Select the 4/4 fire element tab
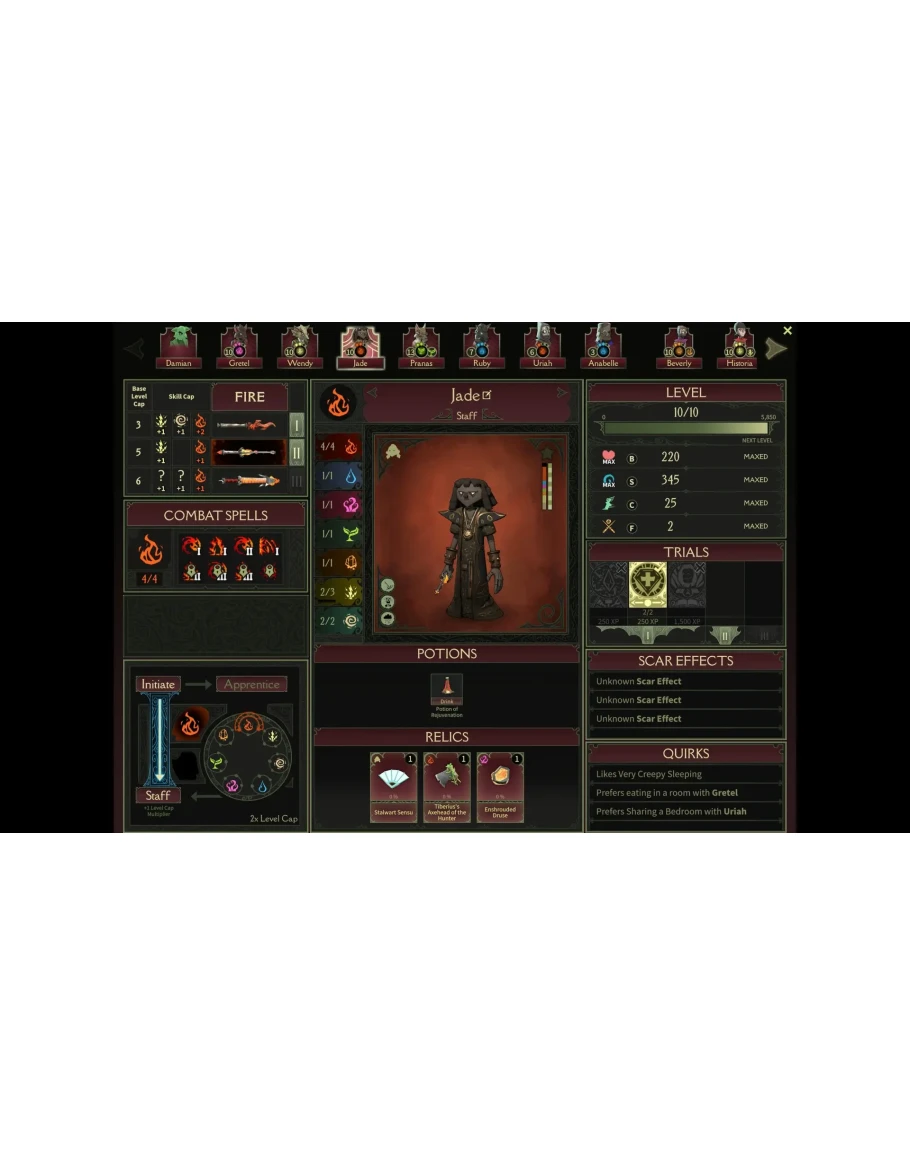The height and width of the screenshot is (1155, 910). click(339, 447)
